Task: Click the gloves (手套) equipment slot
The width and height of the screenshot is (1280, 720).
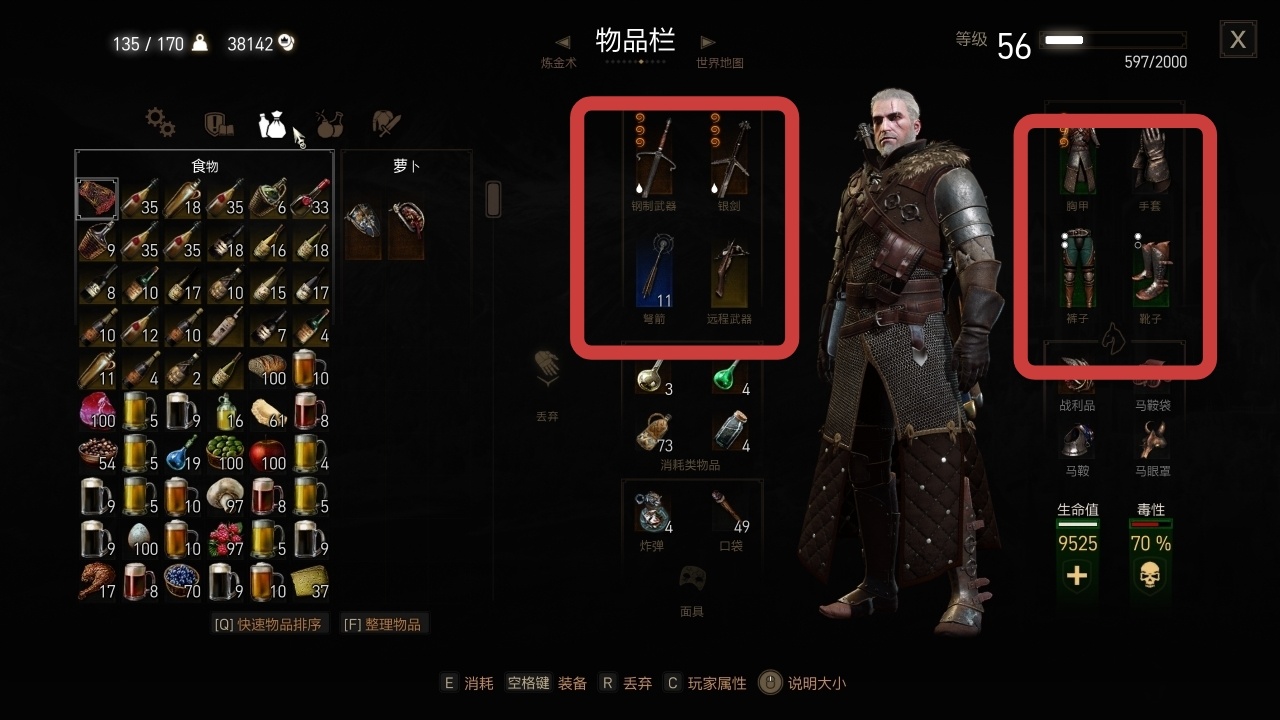Action: 1152,160
